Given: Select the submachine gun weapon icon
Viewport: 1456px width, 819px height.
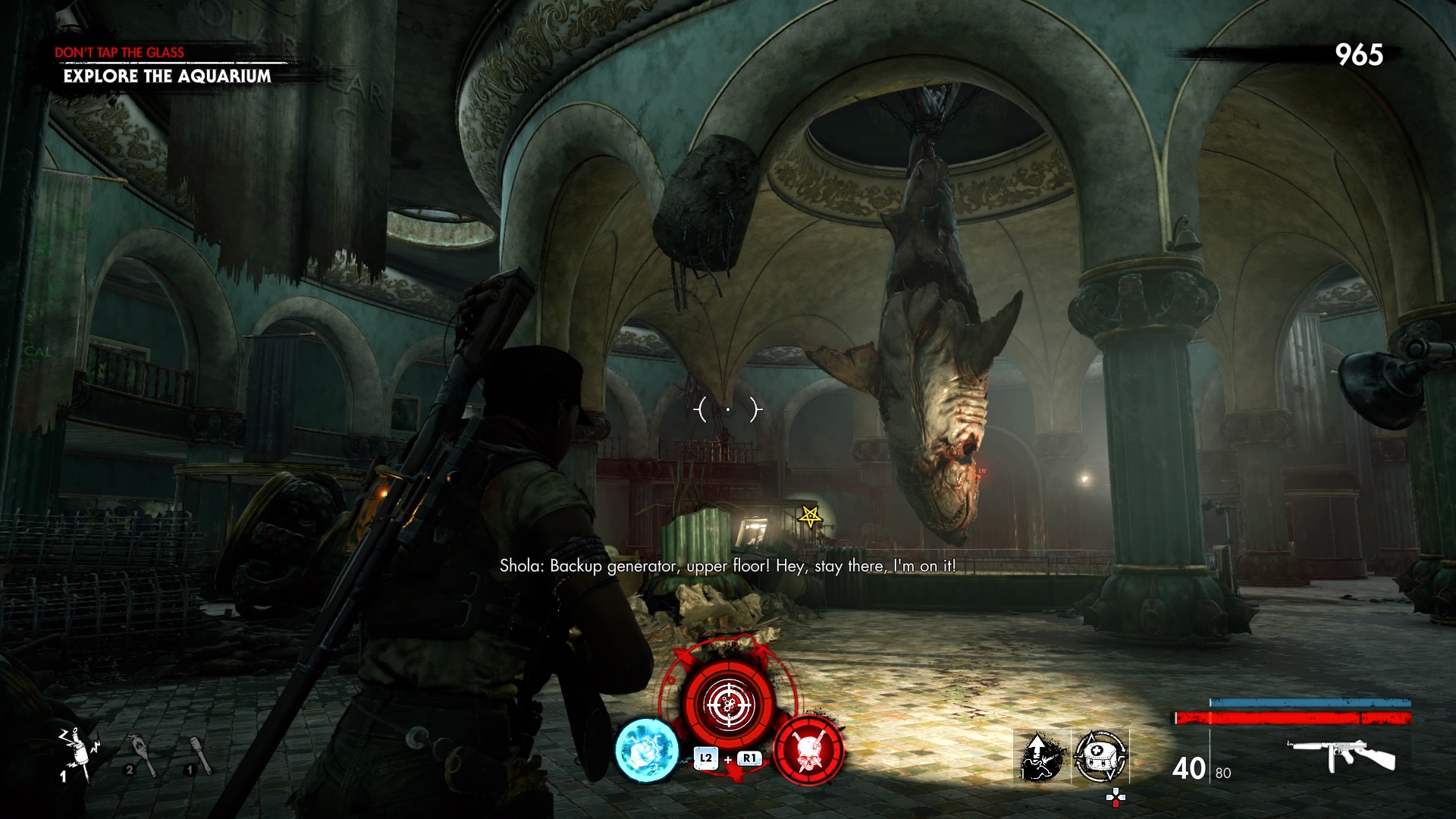Looking at the screenshot, I should pos(1341,754).
